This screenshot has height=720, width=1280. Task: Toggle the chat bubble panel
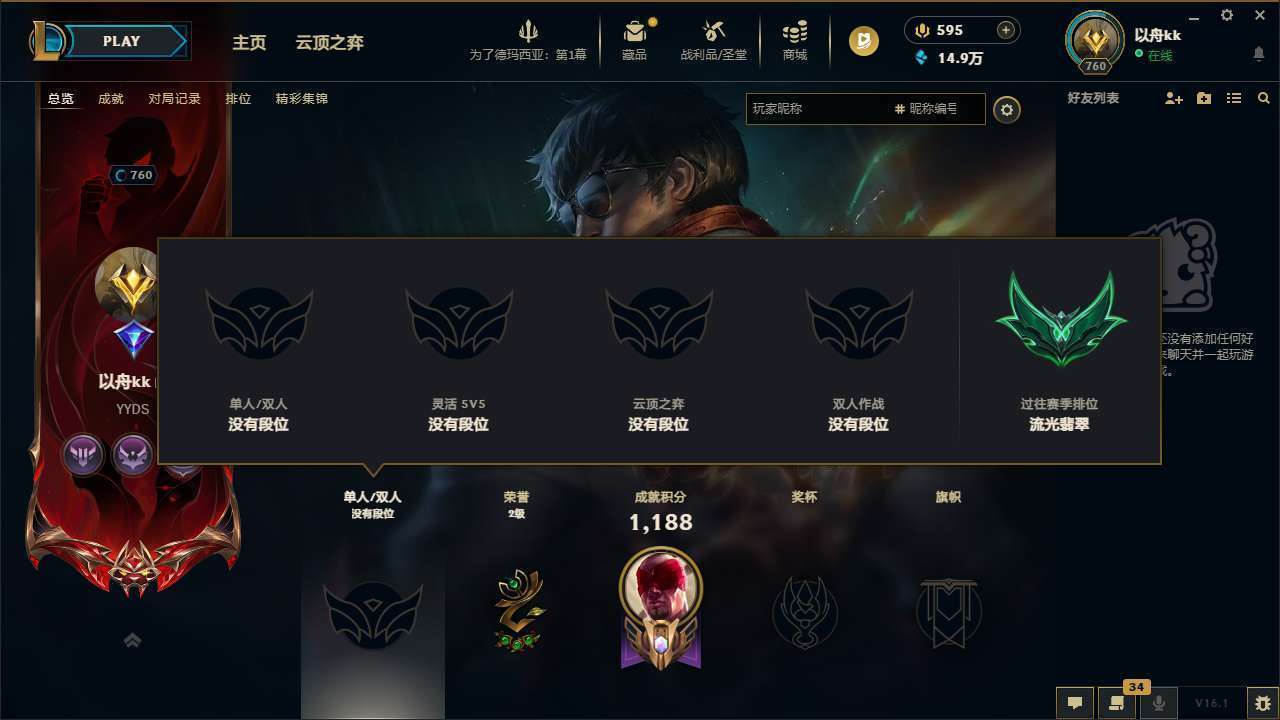tap(1074, 703)
